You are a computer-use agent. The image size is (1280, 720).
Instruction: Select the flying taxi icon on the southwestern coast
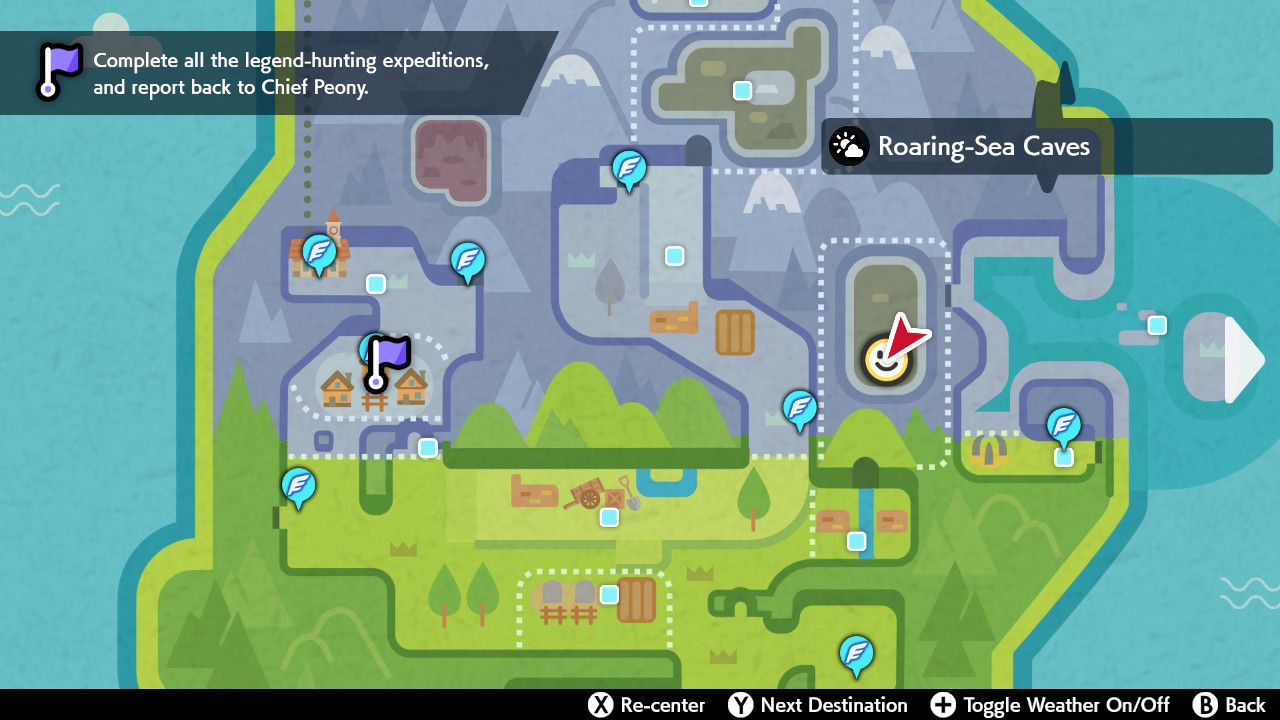click(x=297, y=487)
